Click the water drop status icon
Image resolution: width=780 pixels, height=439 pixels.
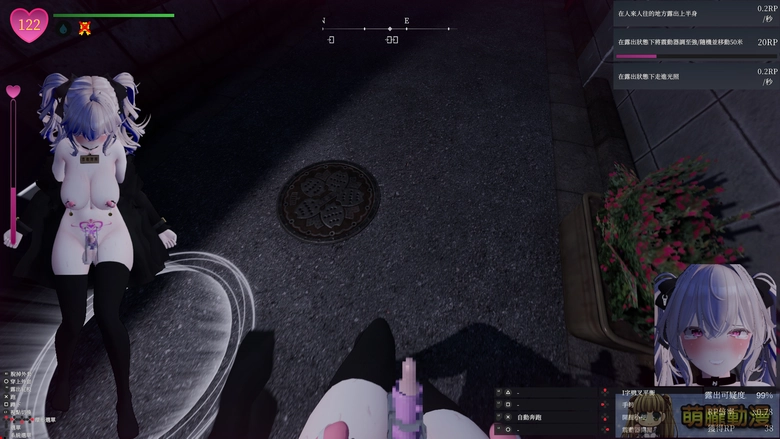coord(64,29)
